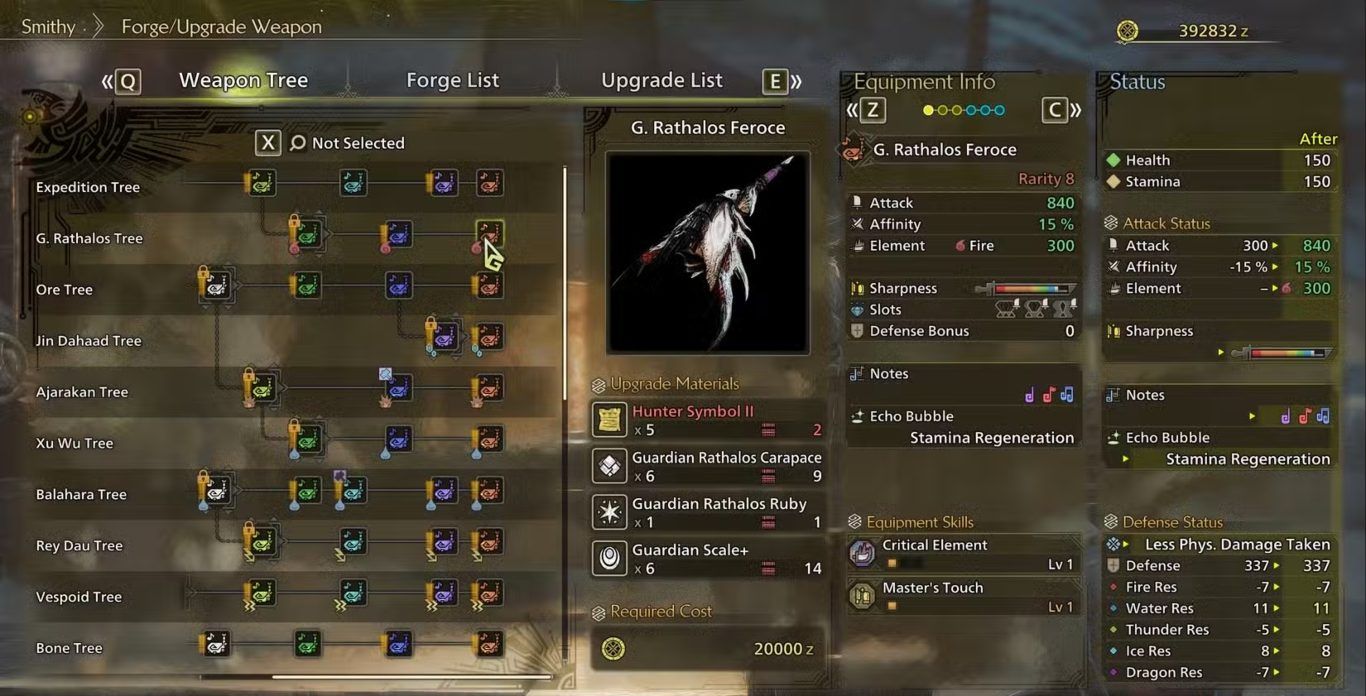Image resolution: width=1366 pixels, height=696 pixels.
Task: Switch to the Weapon Tree tab
Action: click(x=243, y=81)
